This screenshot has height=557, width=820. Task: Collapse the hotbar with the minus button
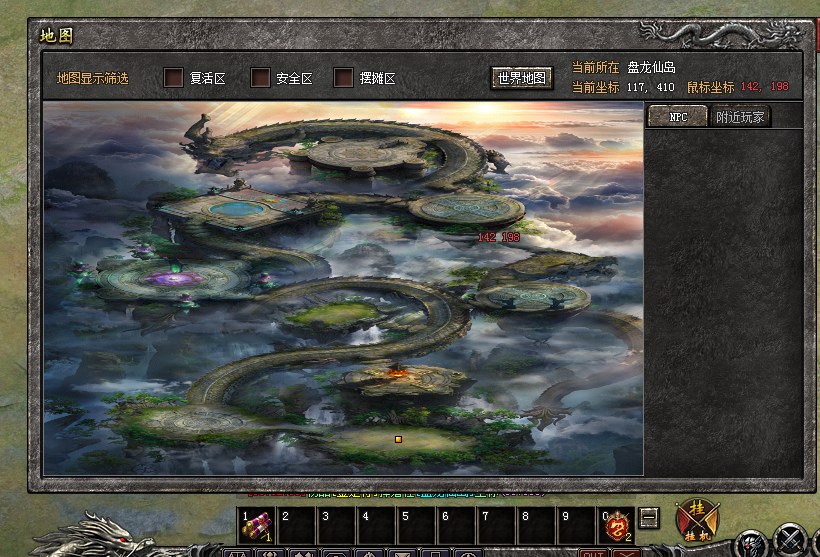(650, 518)
